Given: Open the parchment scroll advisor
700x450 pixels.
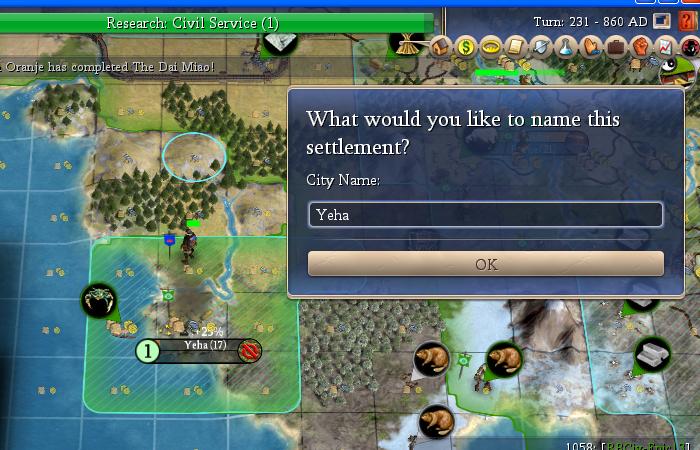Looking at the screenshot, I should pyautogui.click(x=515, y=46).
